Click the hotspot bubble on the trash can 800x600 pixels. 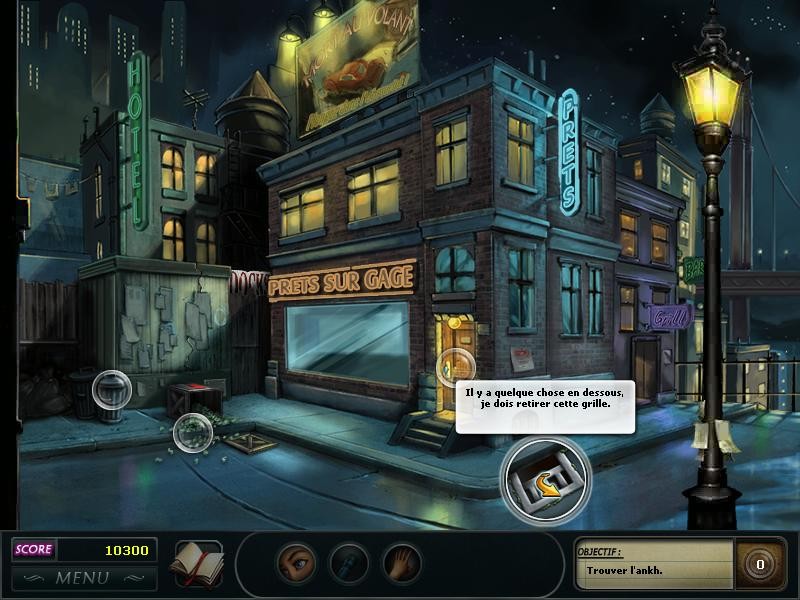pyautogui.click(x=111, y=388)
